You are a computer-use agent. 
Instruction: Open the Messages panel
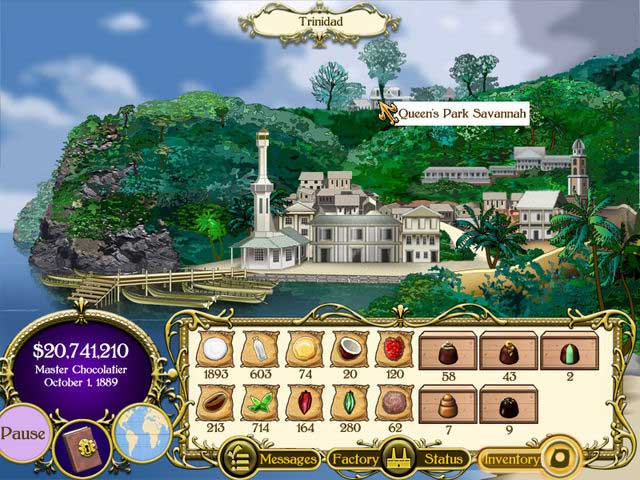[x=272, y=459]
